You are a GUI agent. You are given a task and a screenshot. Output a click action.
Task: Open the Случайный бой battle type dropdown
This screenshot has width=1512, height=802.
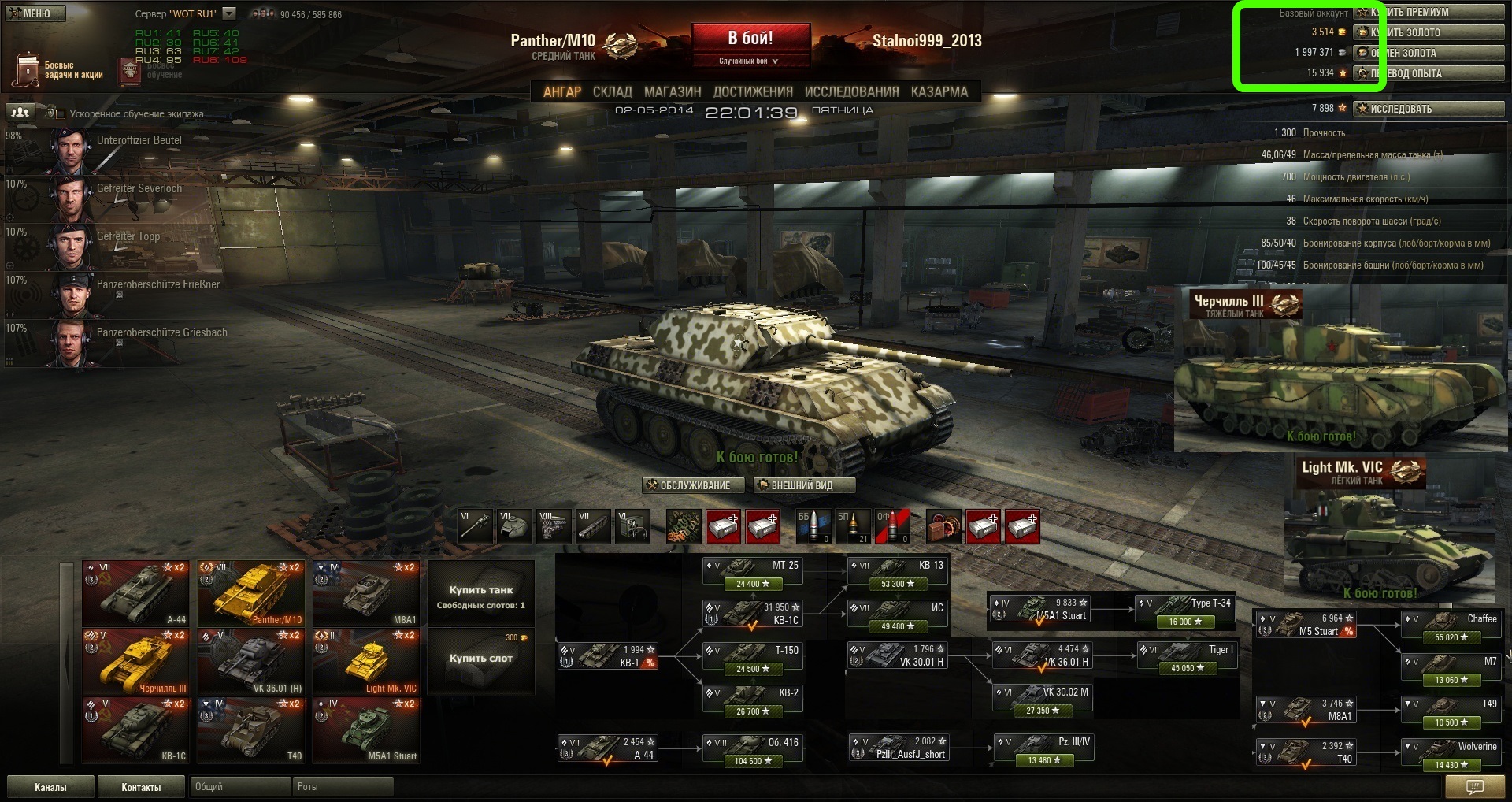[x=749, y=61]
